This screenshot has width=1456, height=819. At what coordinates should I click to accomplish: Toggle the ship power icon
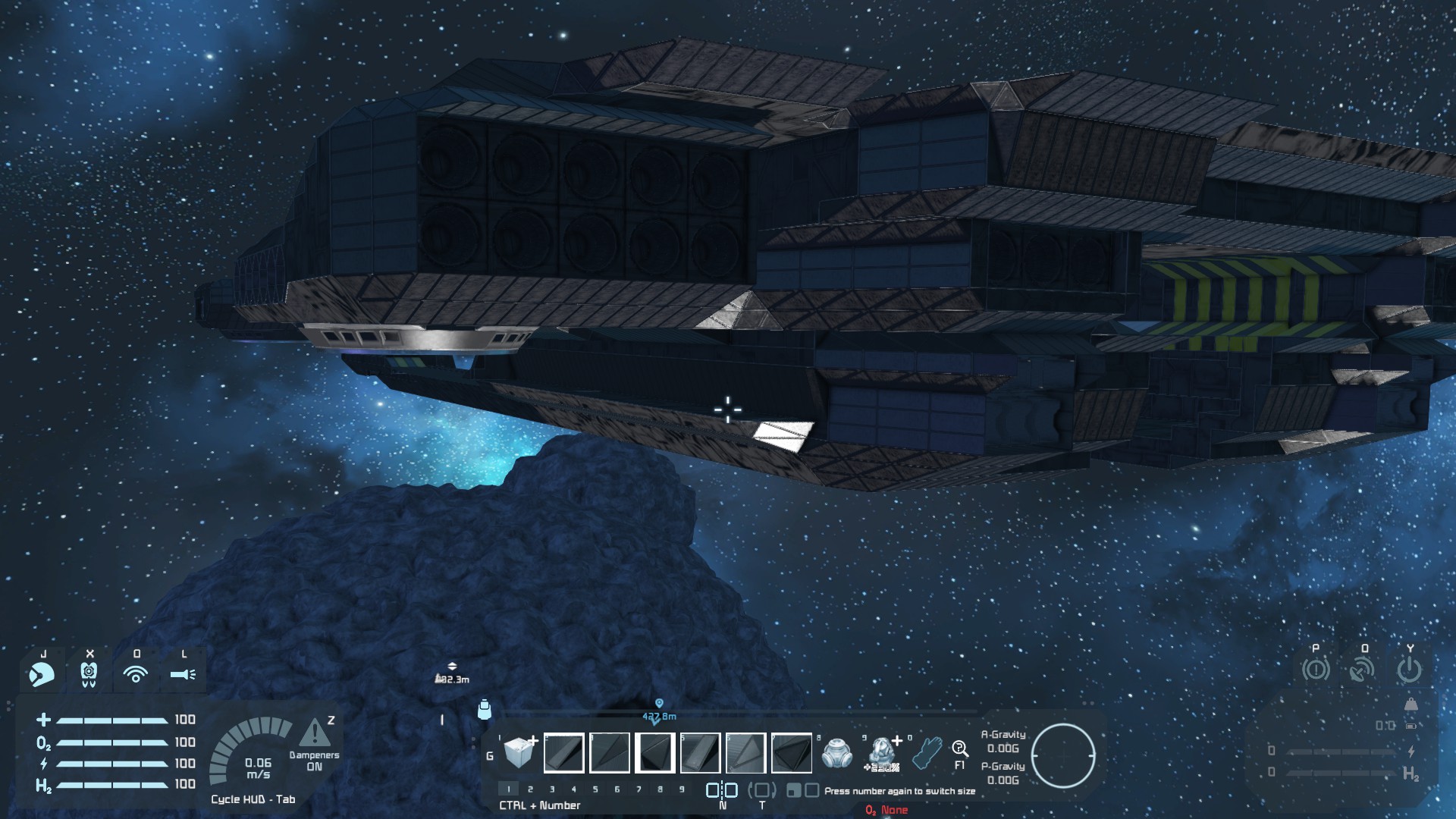(x=1409, y=670)
